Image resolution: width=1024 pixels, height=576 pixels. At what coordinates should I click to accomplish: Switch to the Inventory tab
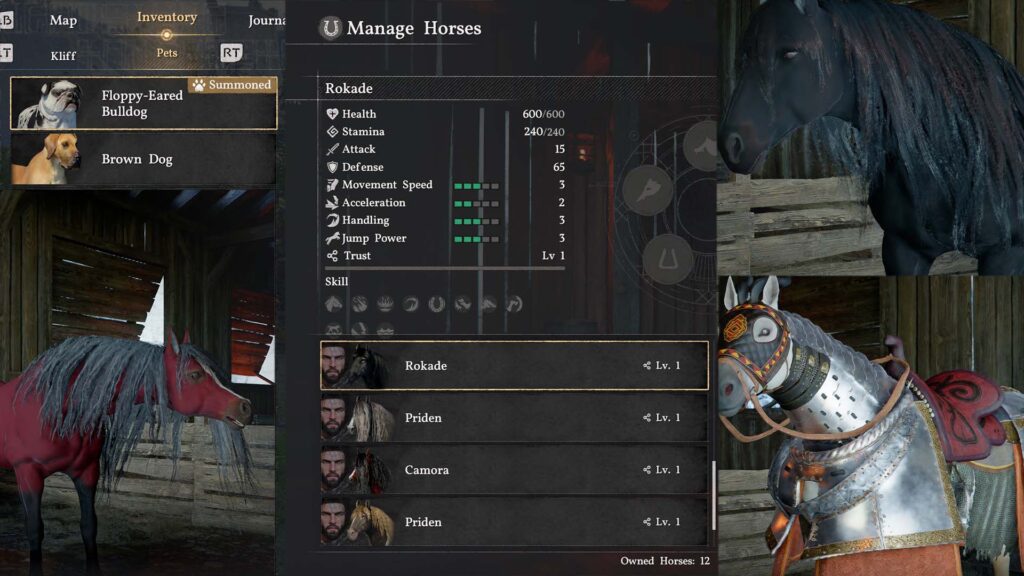[x=166, y=17]
